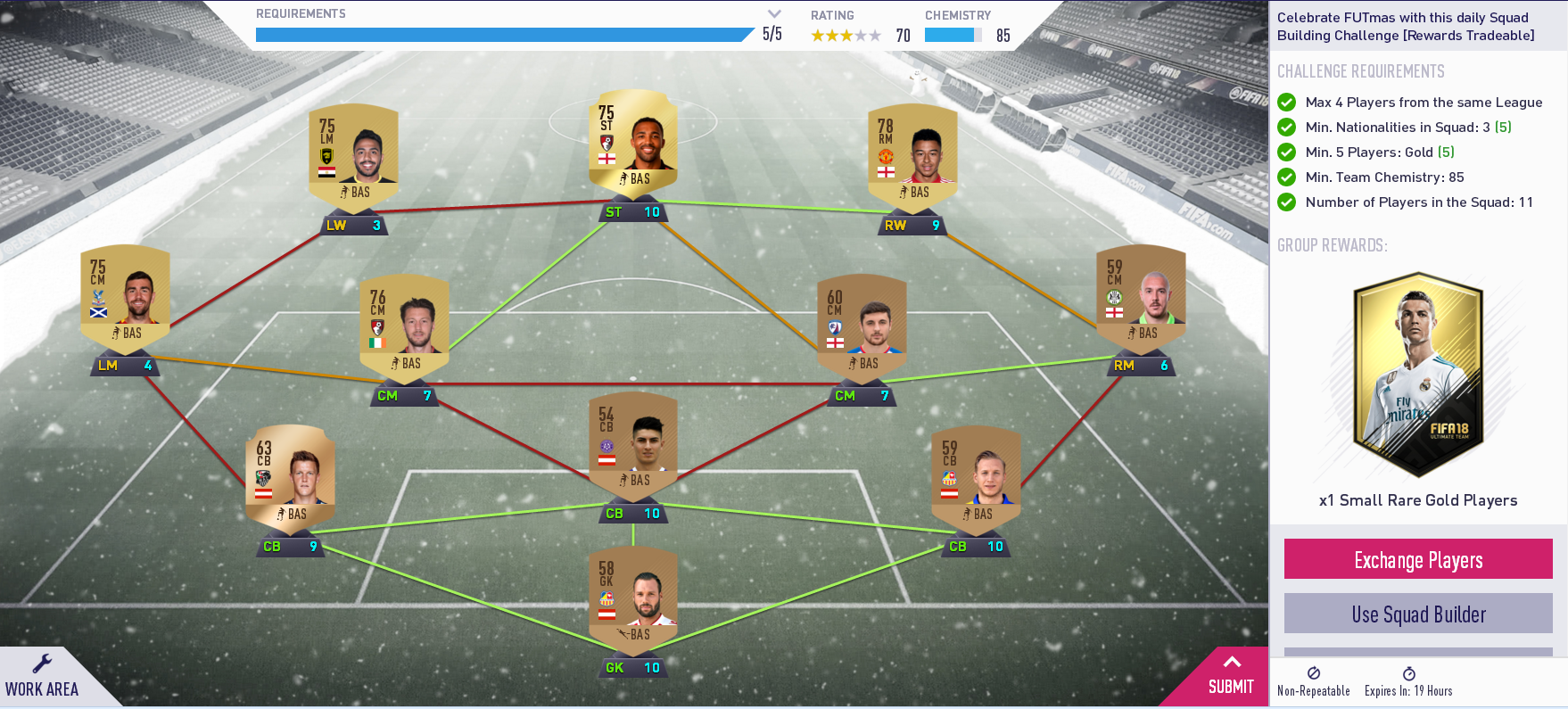Screen dimensions: 1568x709
Task: Click the green checkmark beside Min. Team Chemistry: 85
Action: click(x=1285, y=177)
